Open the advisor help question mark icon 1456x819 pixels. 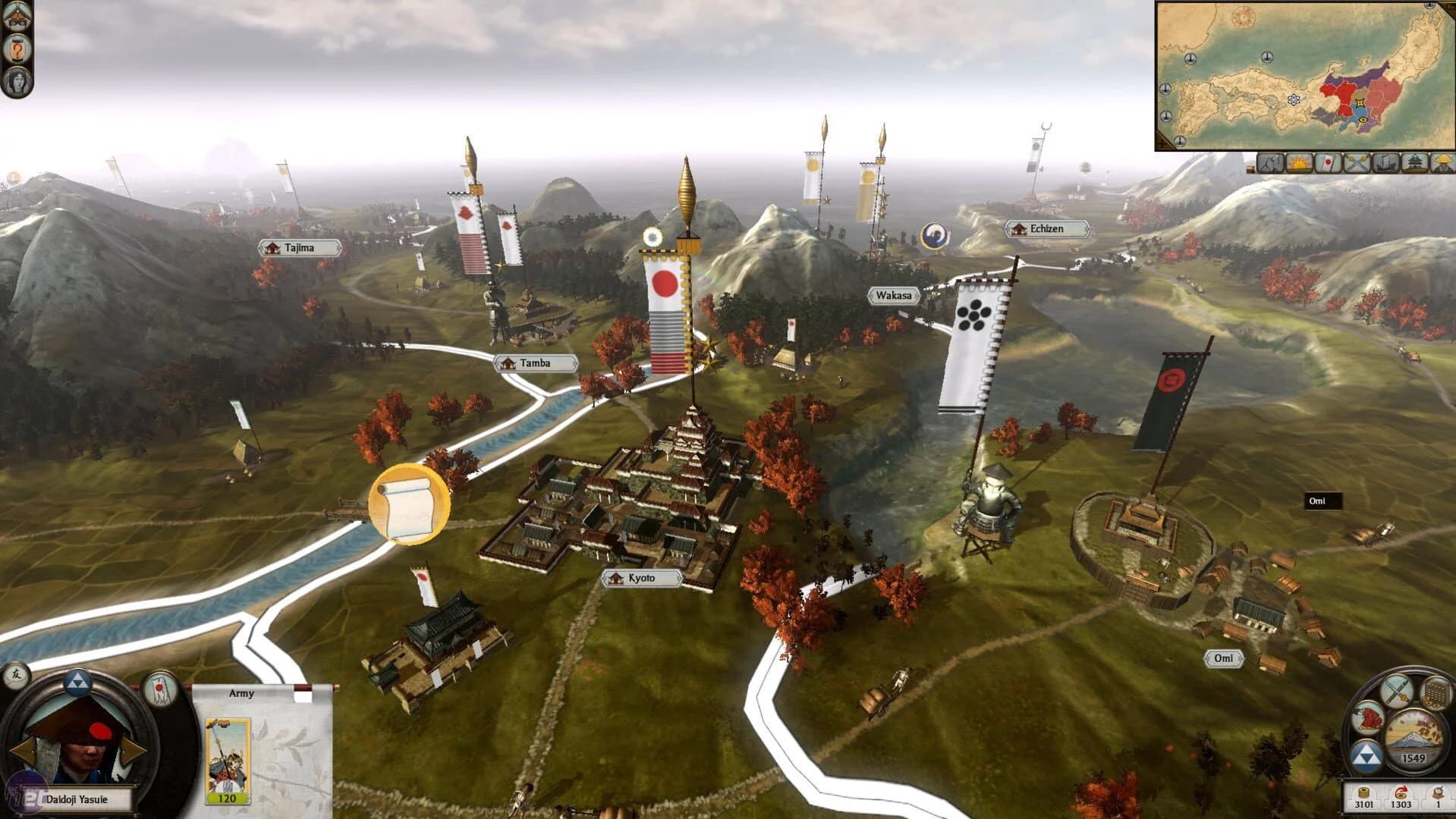pos(17,49)
